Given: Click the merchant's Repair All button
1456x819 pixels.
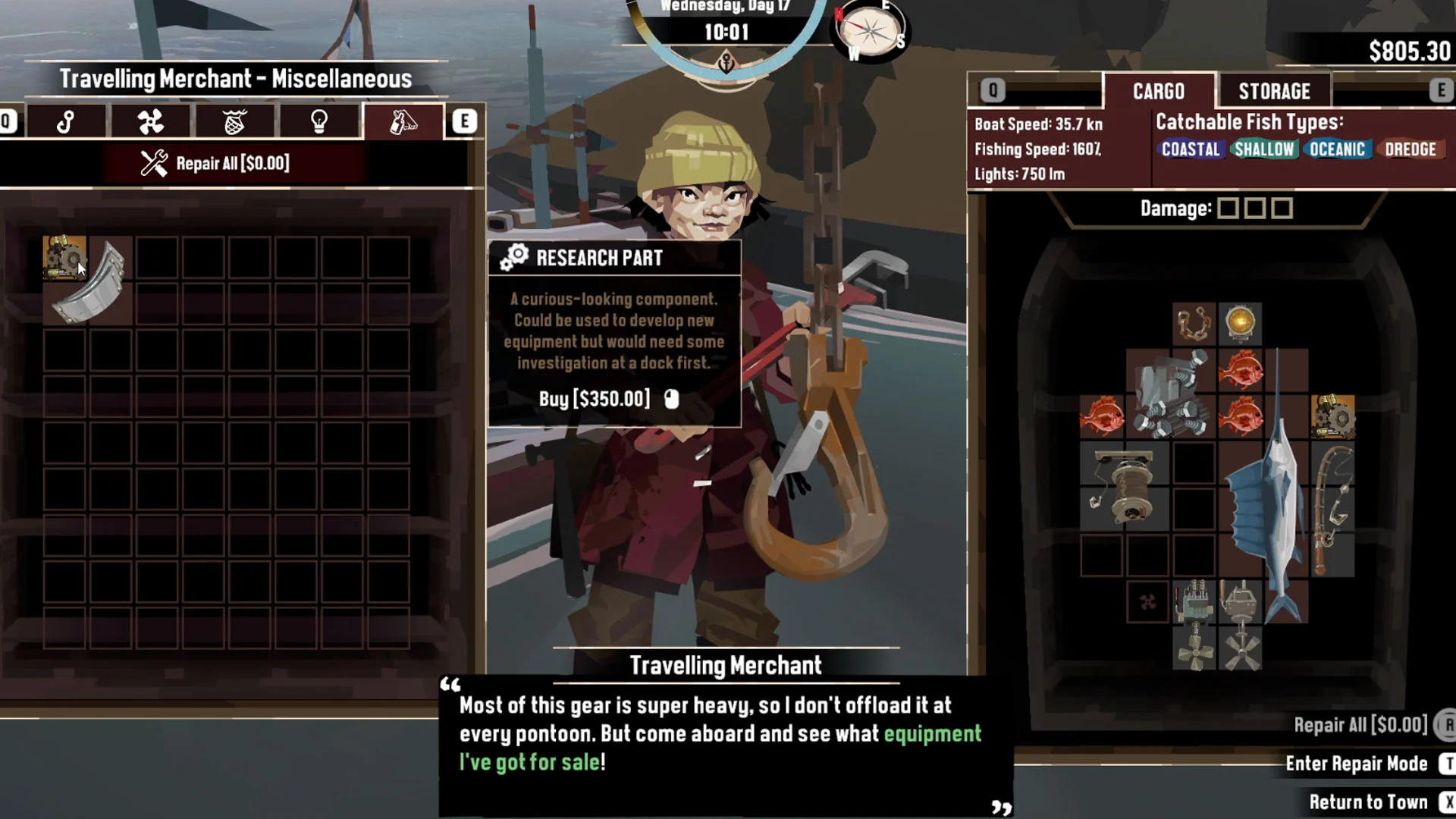Looking at the screenshot, I should (215, 163).
